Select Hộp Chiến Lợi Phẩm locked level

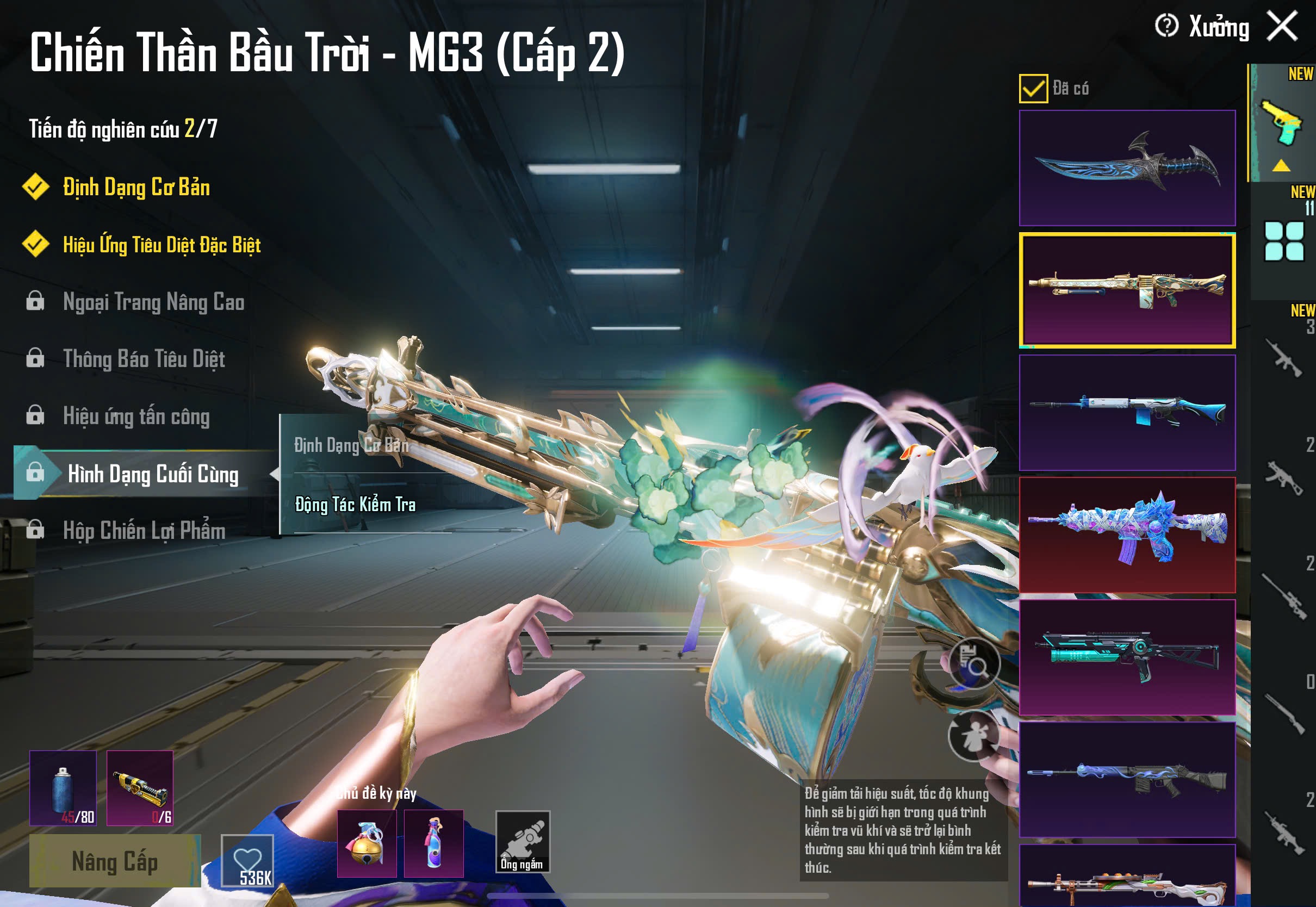[144, 531]
